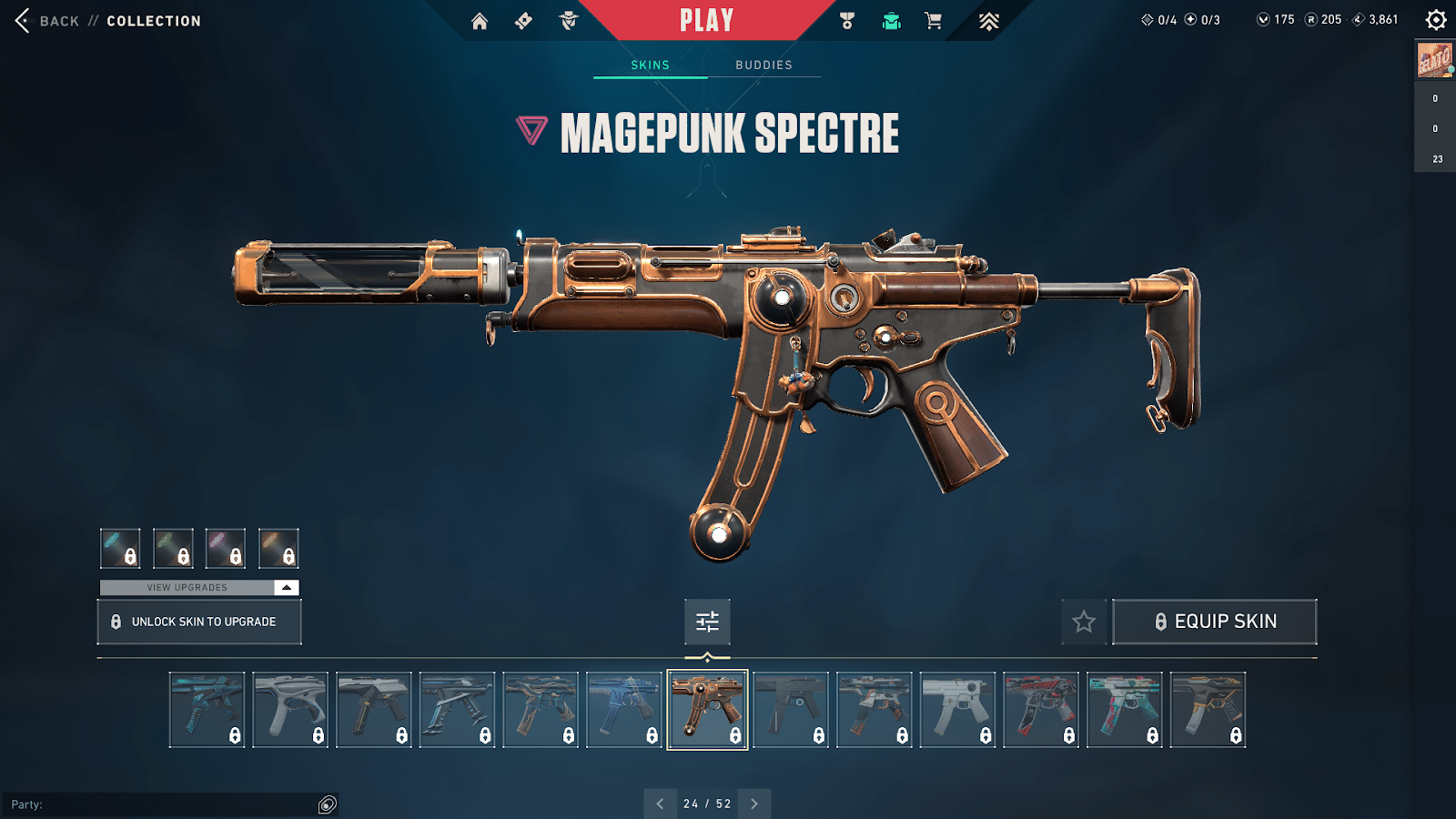This screenshot has height=819, width=1456.
Task: Select the first locked chroma swatch
Action: [119, 549]
